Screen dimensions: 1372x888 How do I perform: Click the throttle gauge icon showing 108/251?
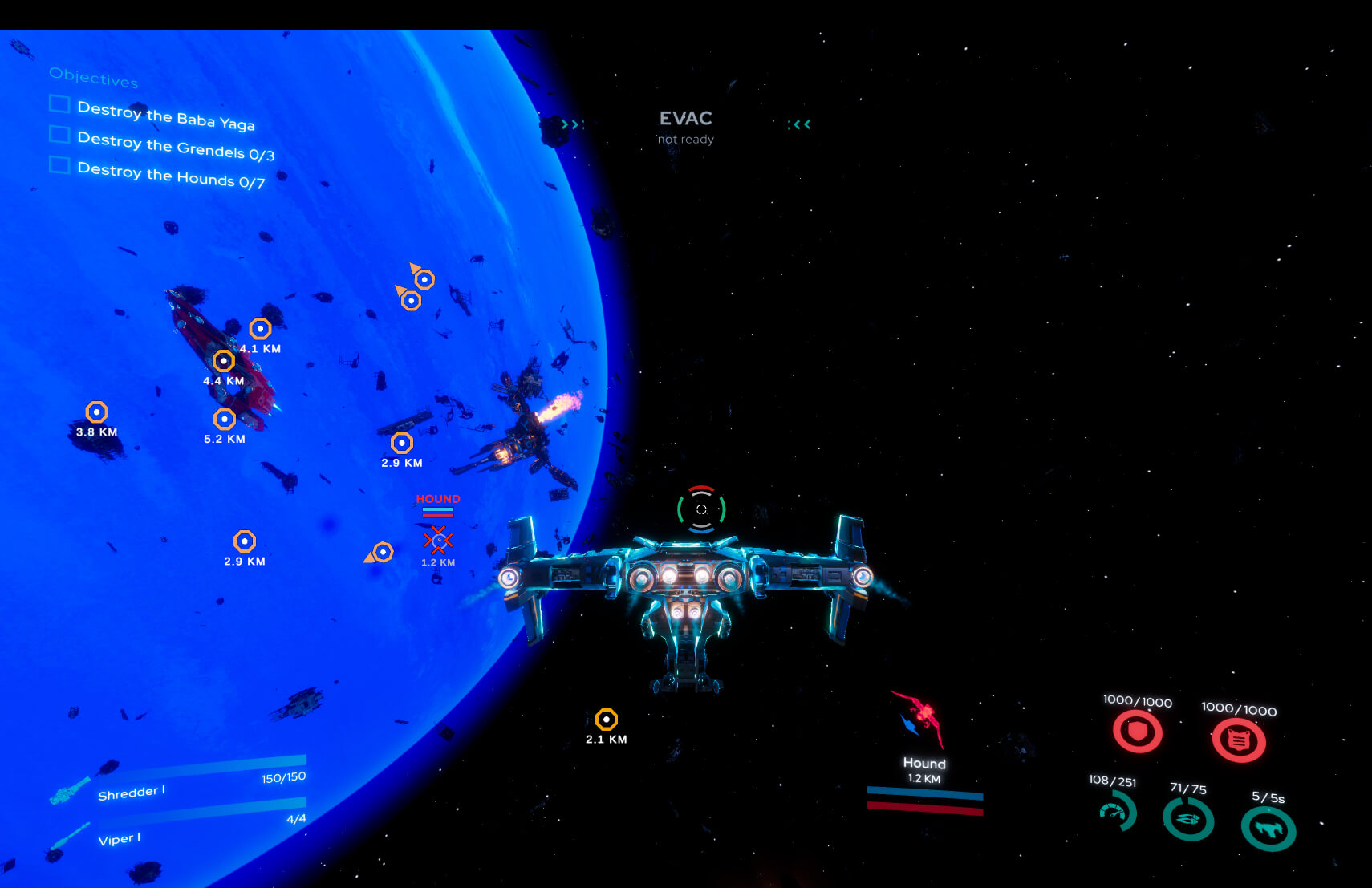coord(1118,812)
